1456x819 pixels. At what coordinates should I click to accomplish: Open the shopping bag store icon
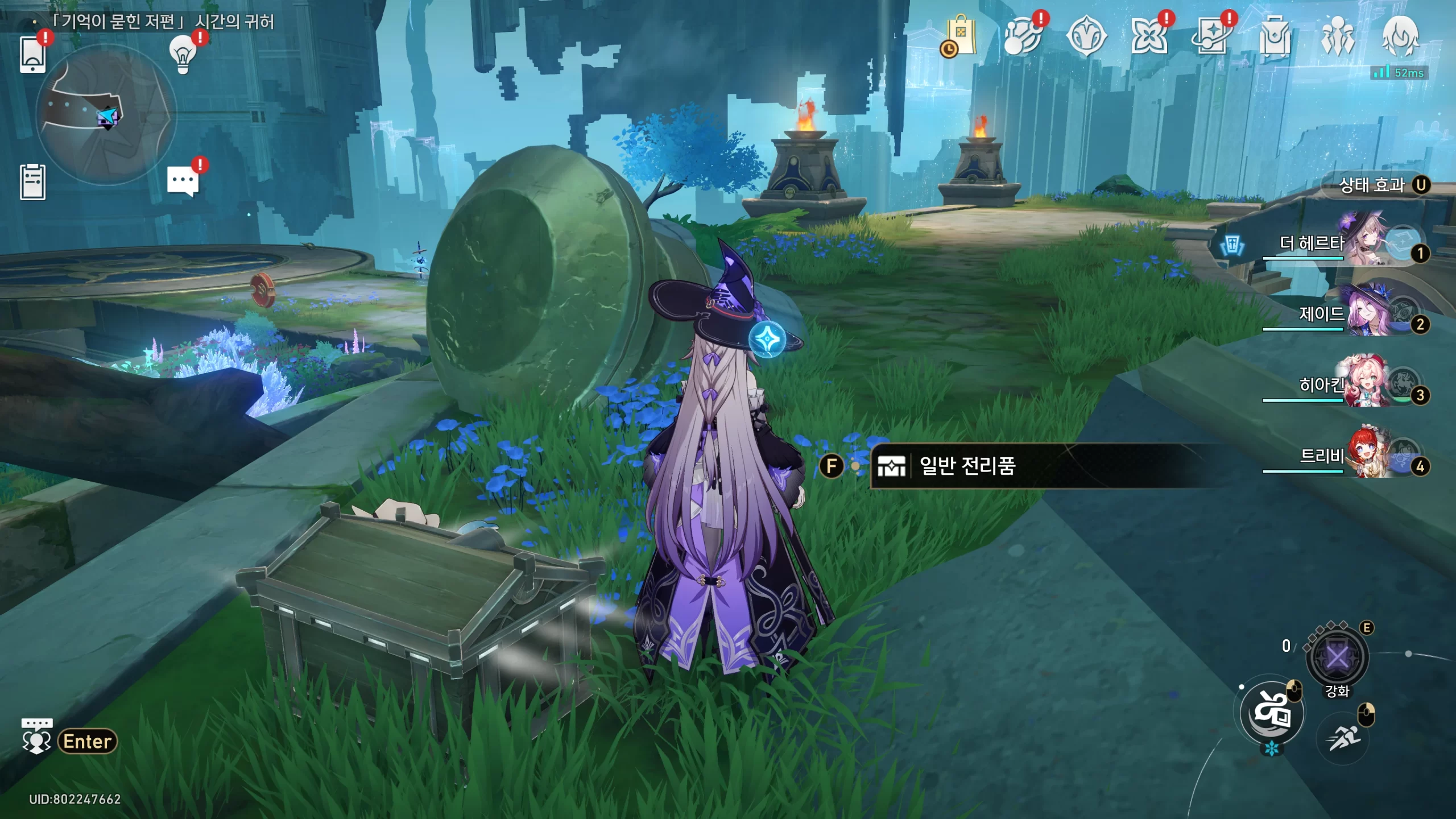961,36
